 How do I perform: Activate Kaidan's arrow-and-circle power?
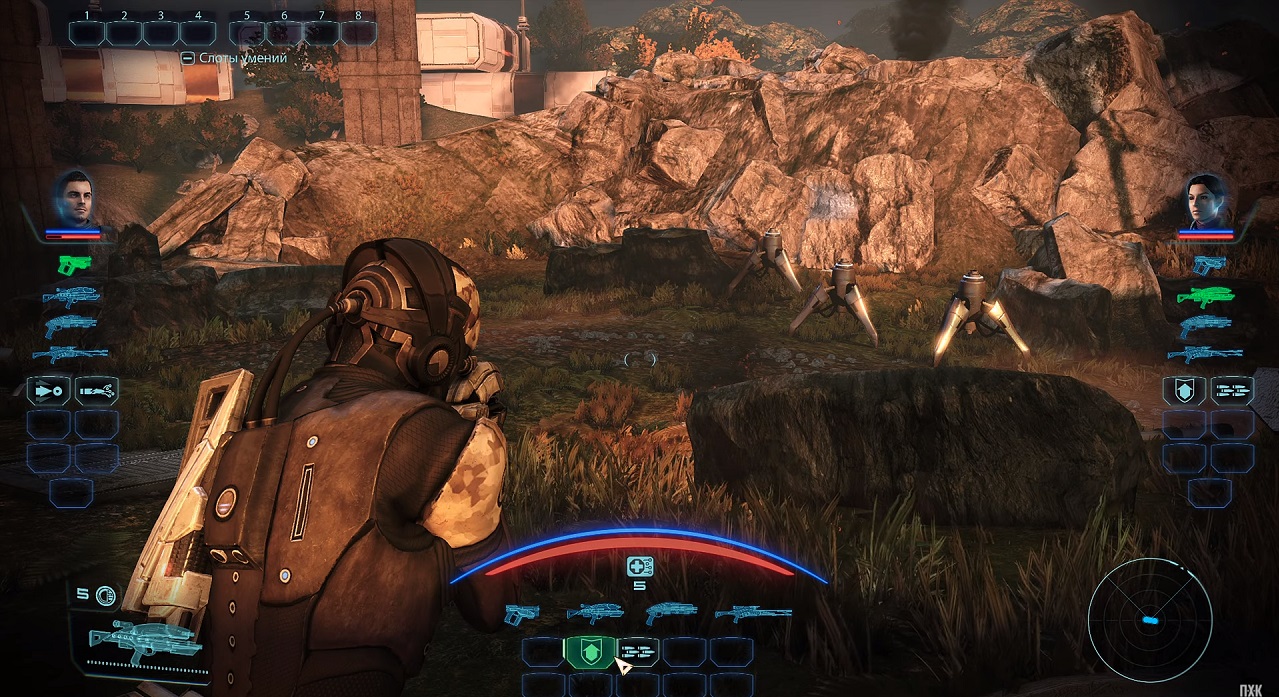(49, 389)
